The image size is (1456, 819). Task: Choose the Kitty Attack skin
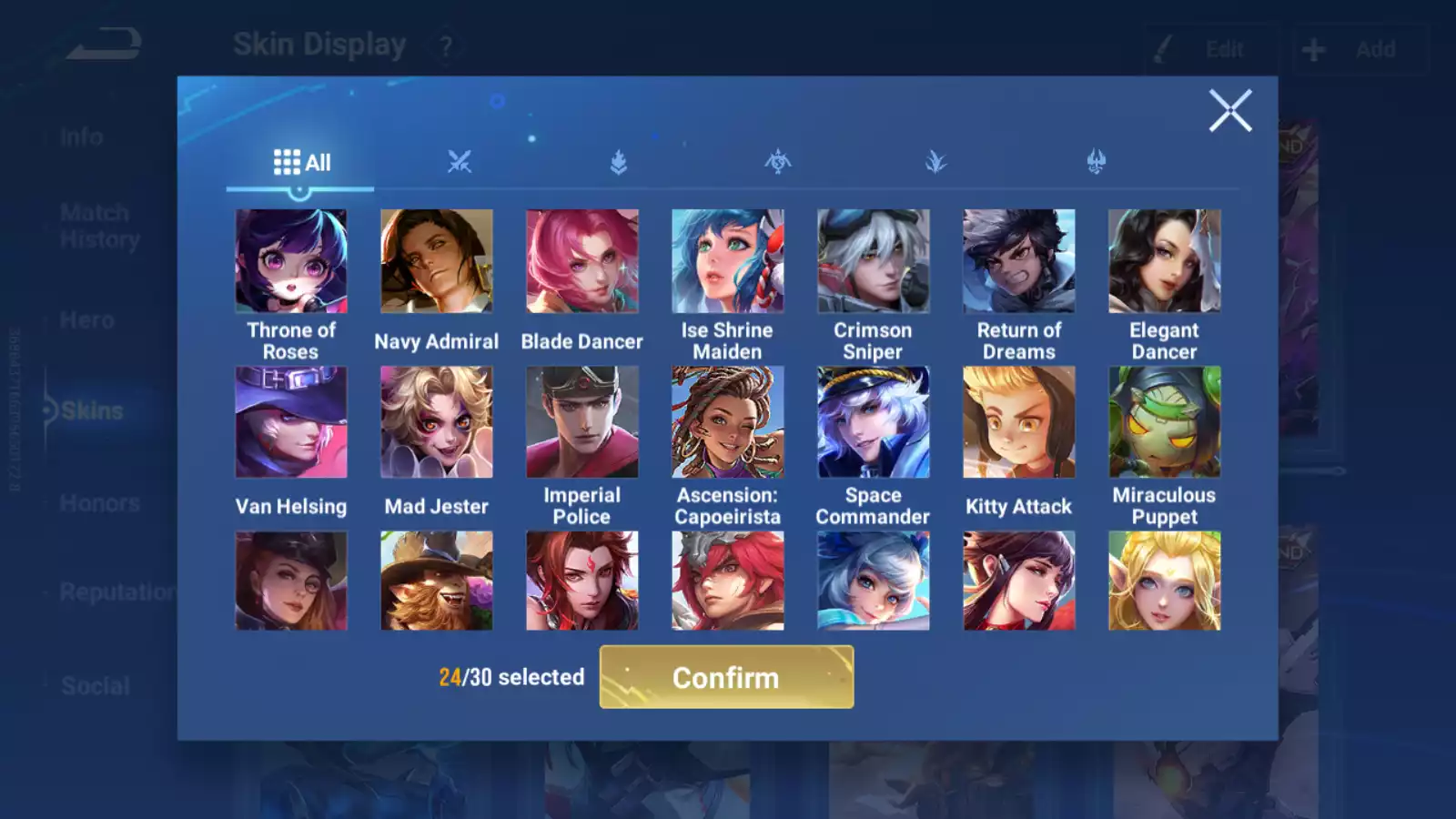[1019, 422]
